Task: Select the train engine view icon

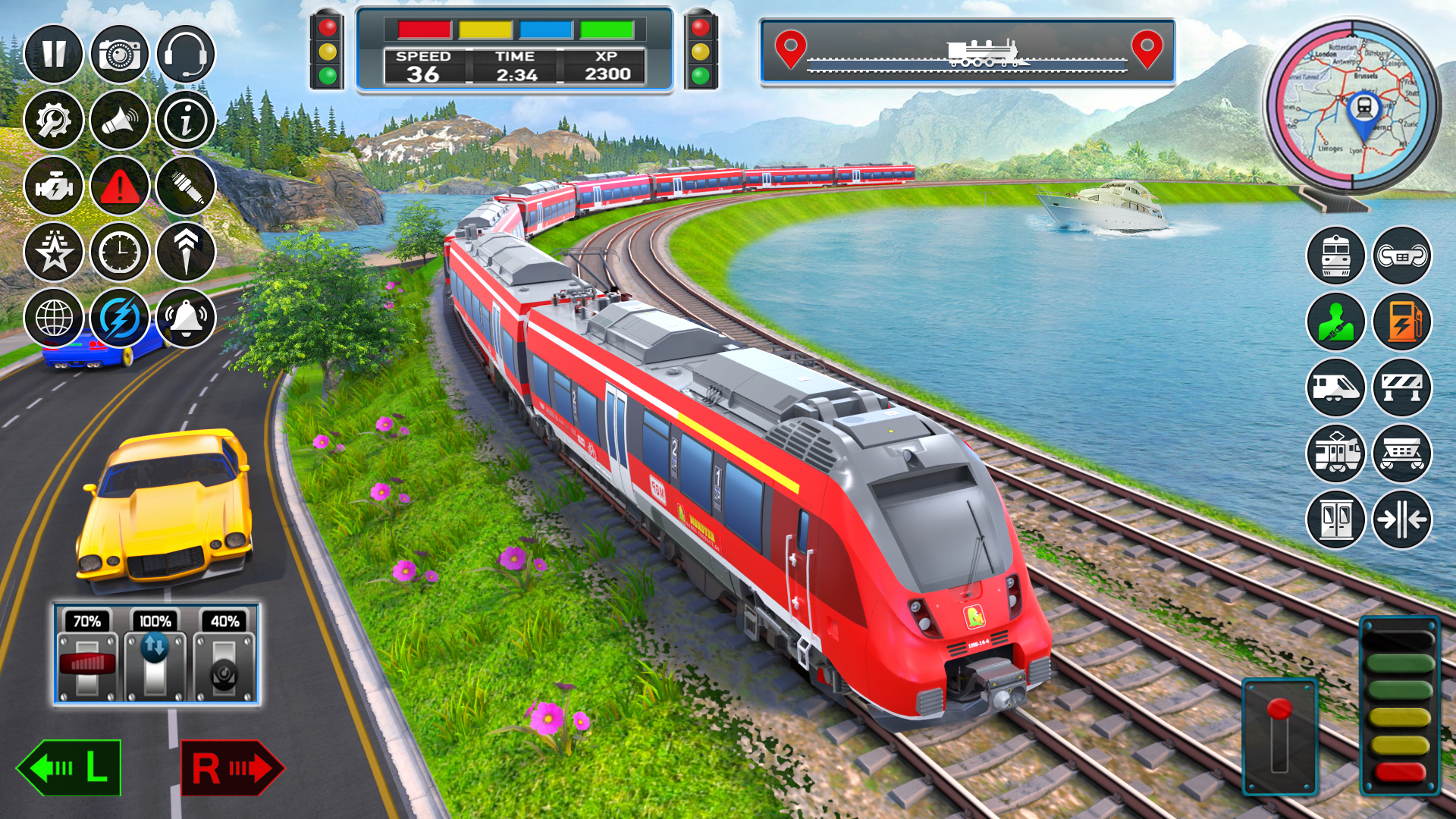Action: 1335,256
